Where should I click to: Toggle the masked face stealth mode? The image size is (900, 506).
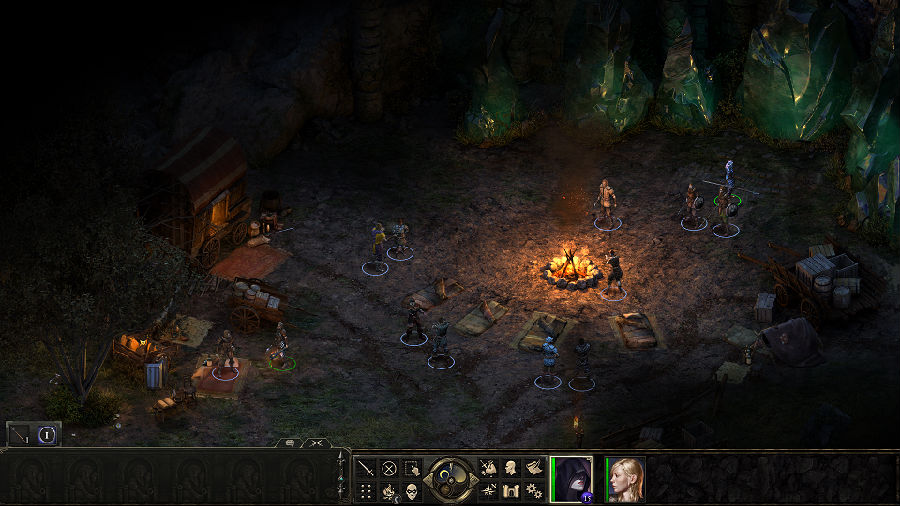click(x=412, y=490)
